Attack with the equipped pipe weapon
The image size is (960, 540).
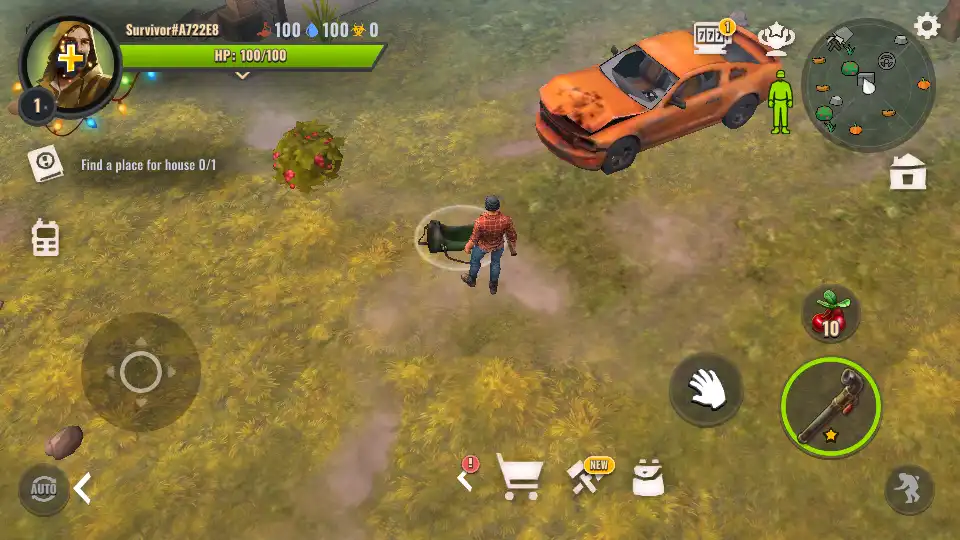(x=830, y=407)
